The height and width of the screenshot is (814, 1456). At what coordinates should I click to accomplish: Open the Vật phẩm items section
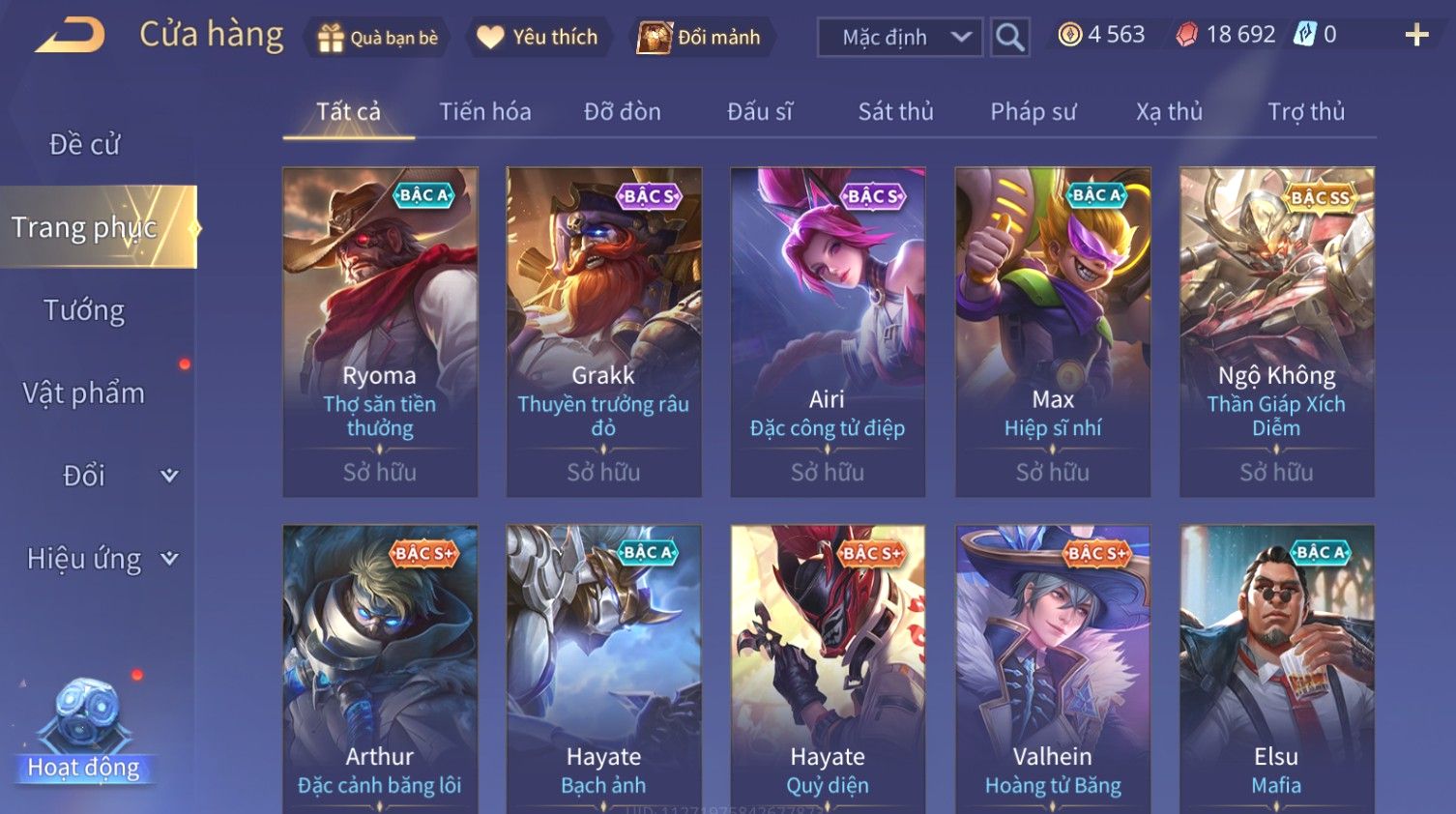(x=85, y=393)
